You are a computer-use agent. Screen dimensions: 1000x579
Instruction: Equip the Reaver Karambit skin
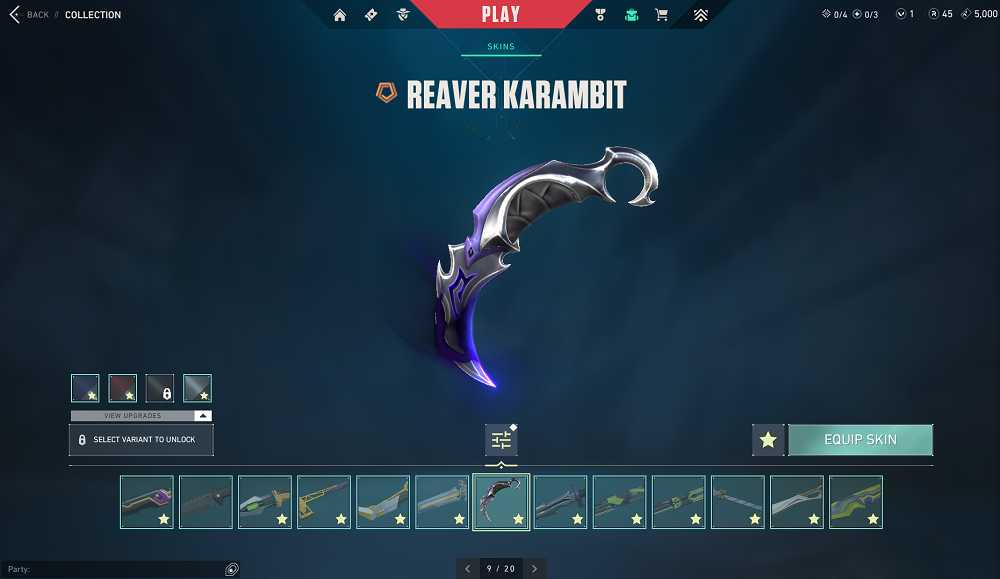click(x=860, y=440)
